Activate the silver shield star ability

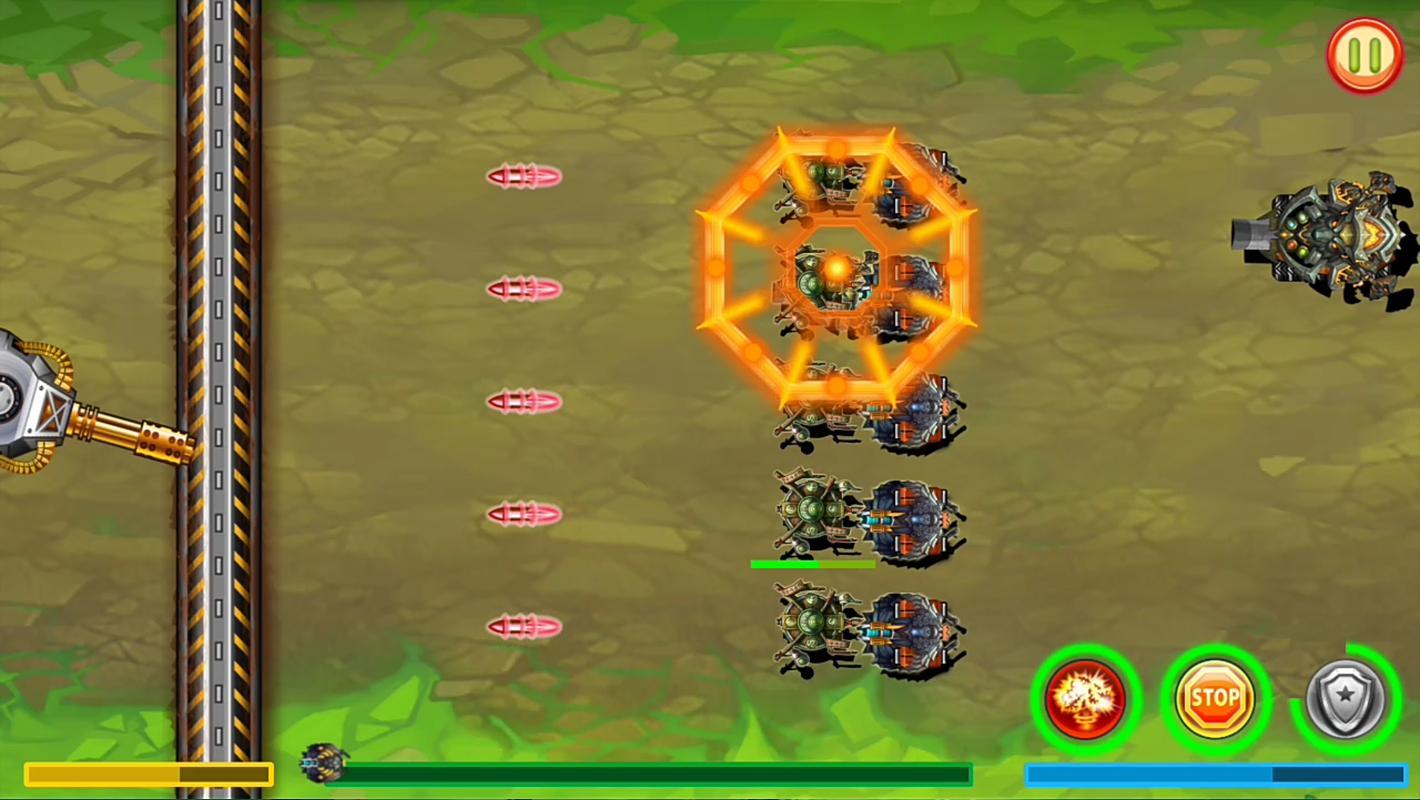click(1345, 698)
